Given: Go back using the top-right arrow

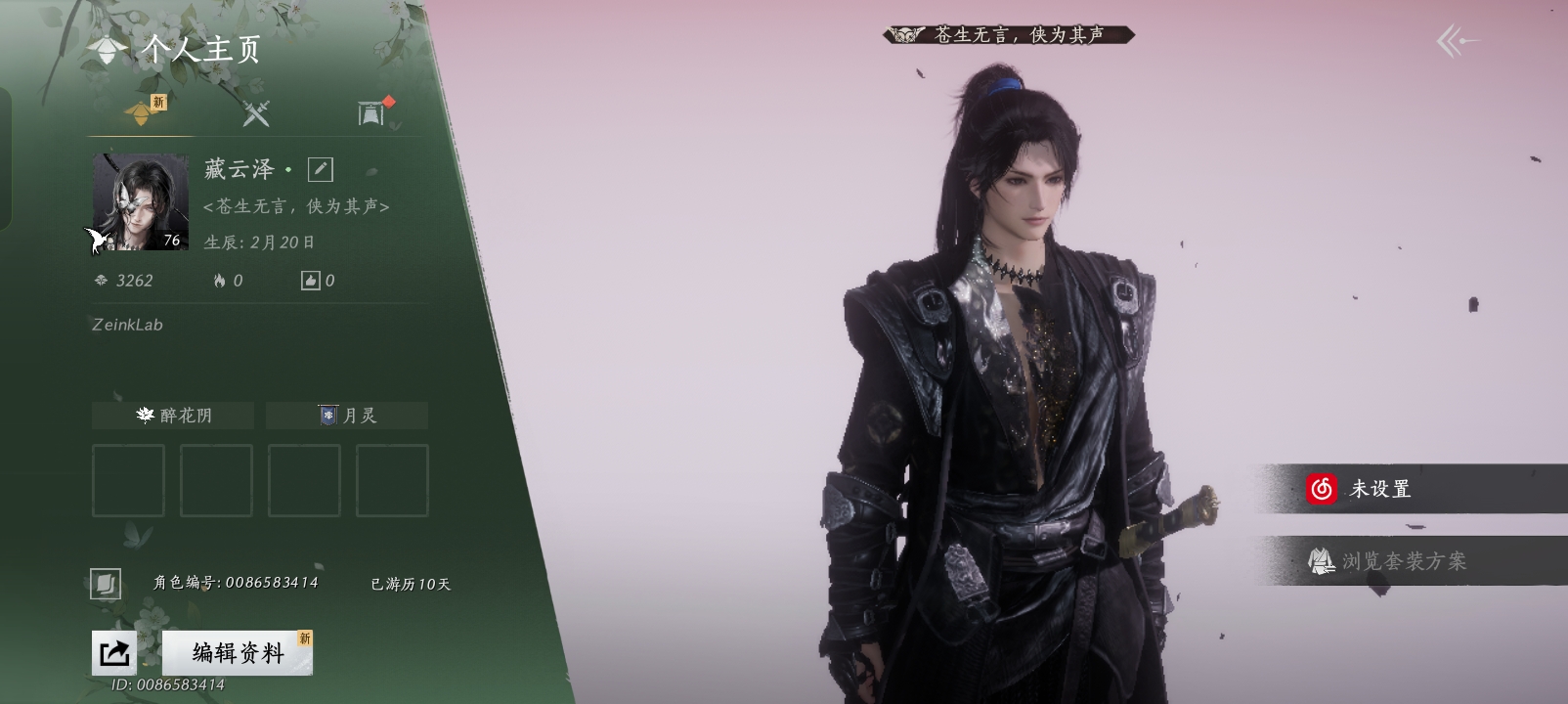Looking at the screenshot, I should click(1457, 41).
